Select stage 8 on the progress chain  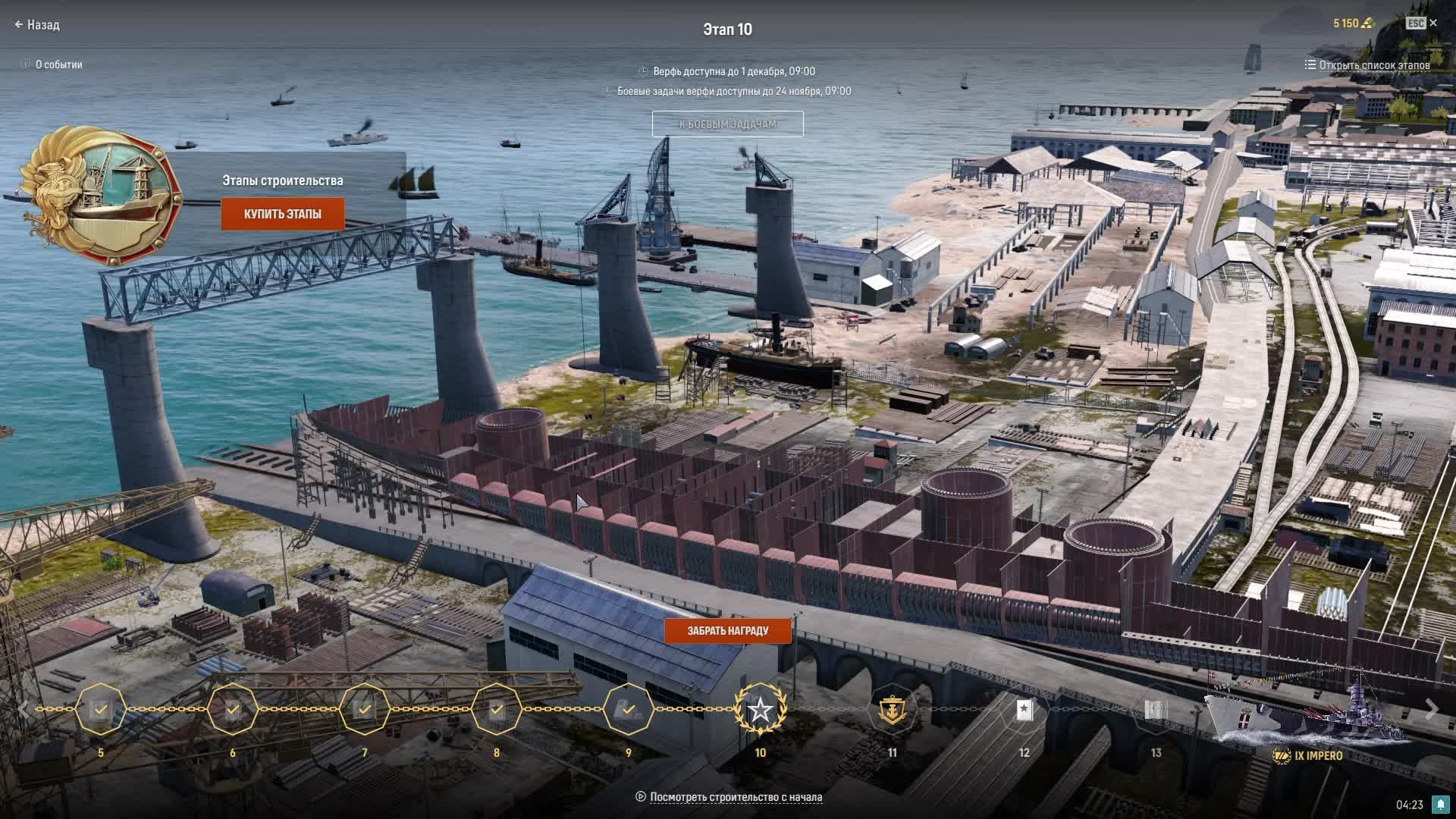tap(497, 710)
